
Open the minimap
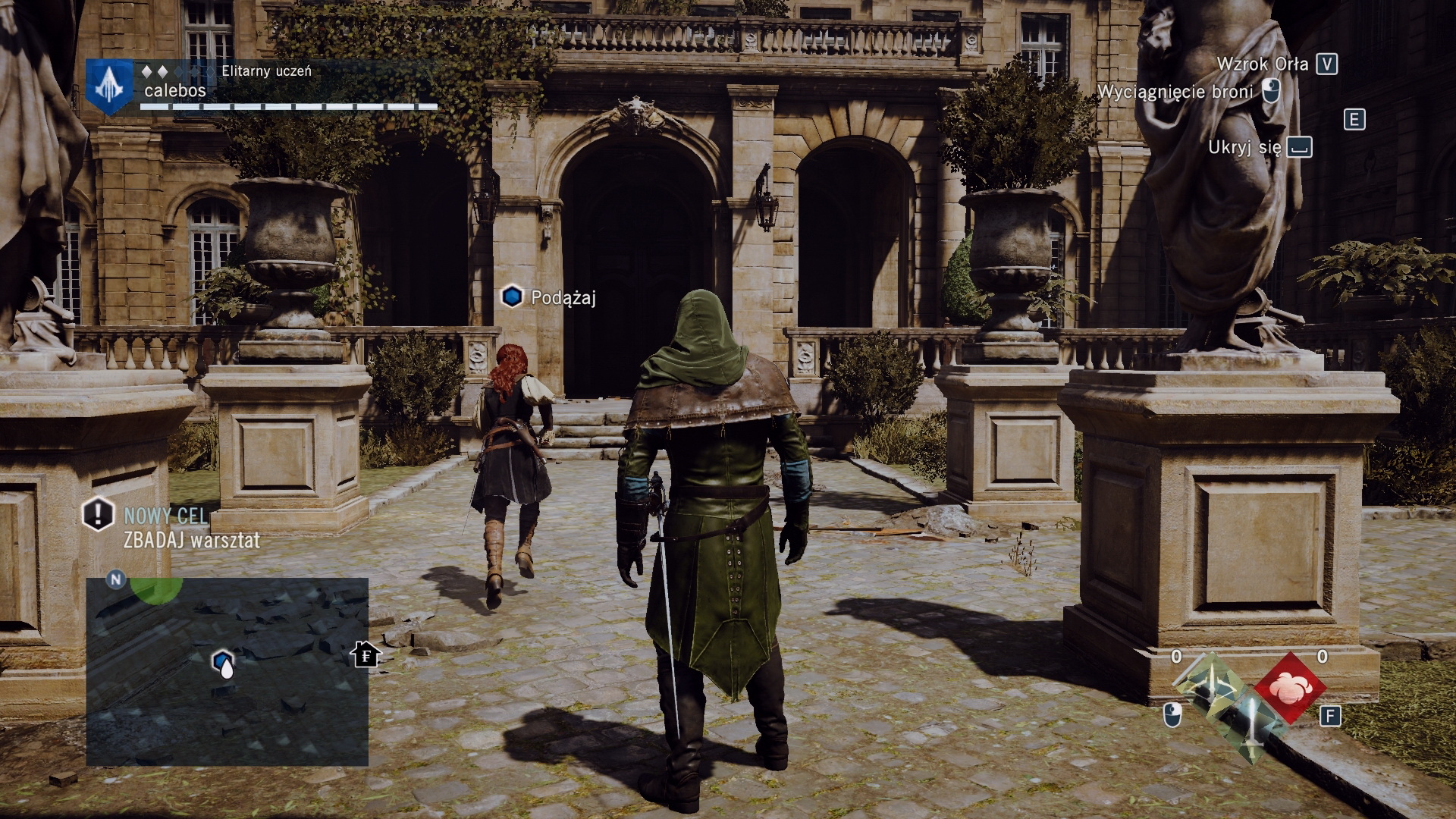pyautogui.click(x=227, y=672)
